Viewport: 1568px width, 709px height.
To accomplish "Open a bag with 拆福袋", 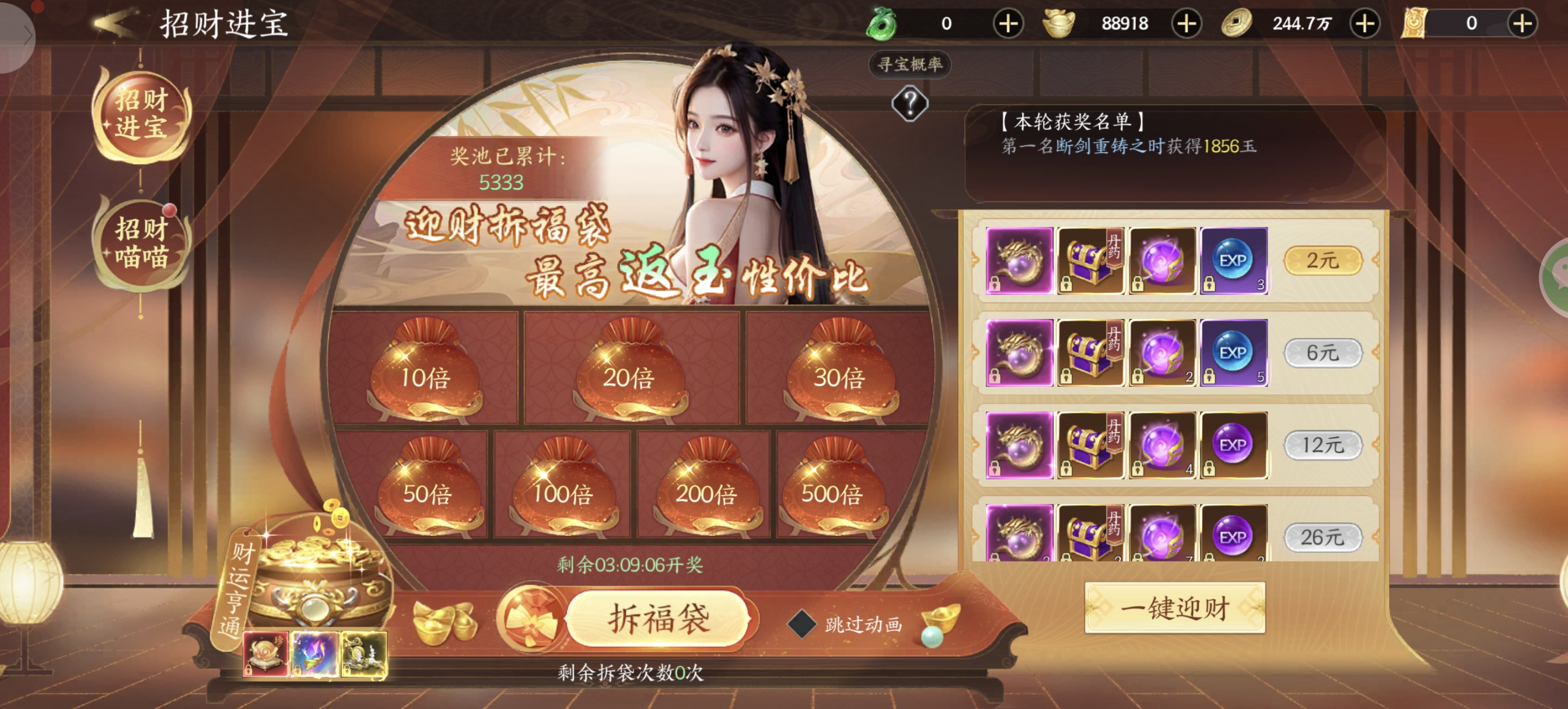I will point(658,618).
